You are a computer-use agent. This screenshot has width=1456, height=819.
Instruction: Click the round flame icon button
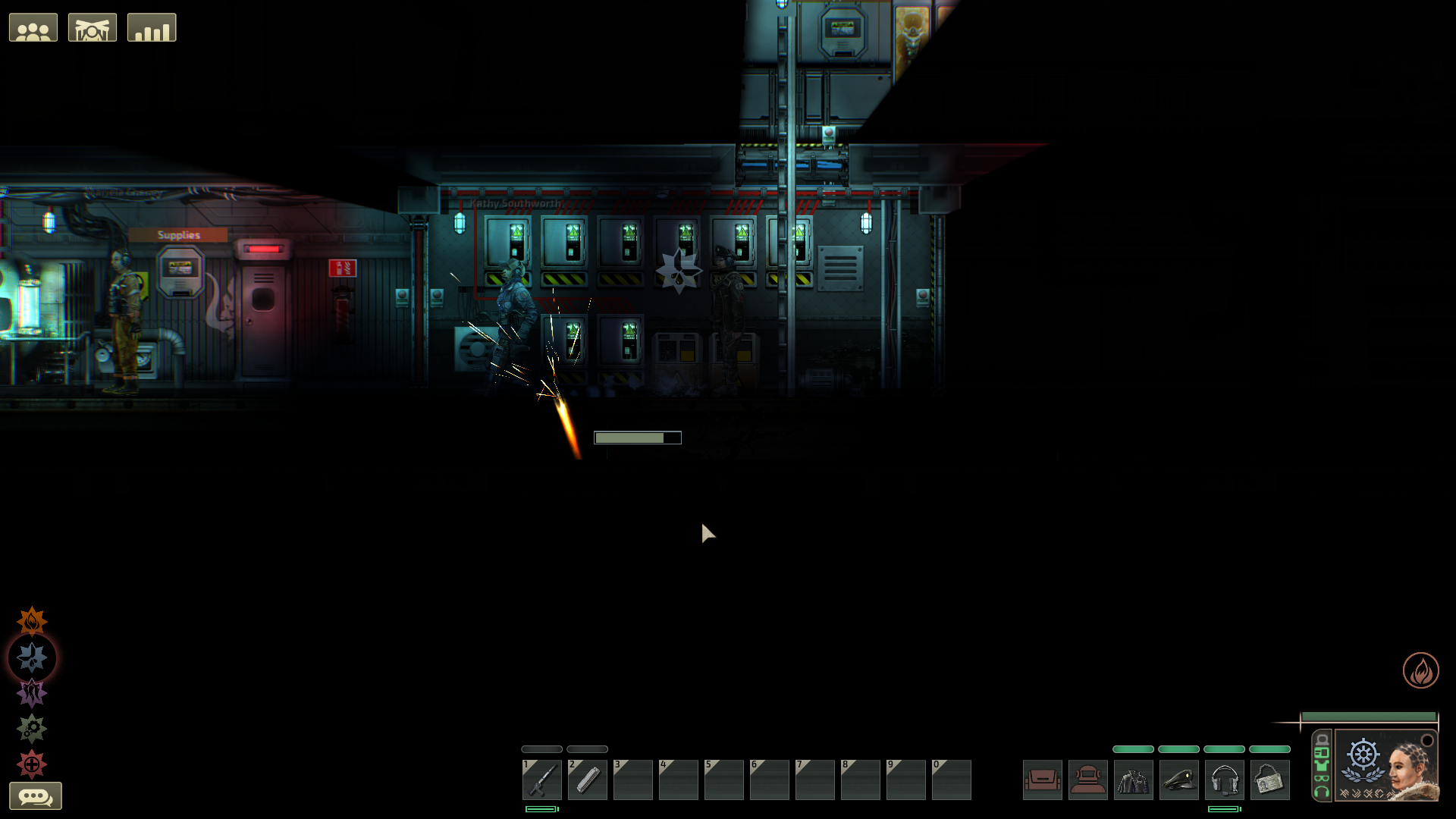click(x=1420, y=670)
